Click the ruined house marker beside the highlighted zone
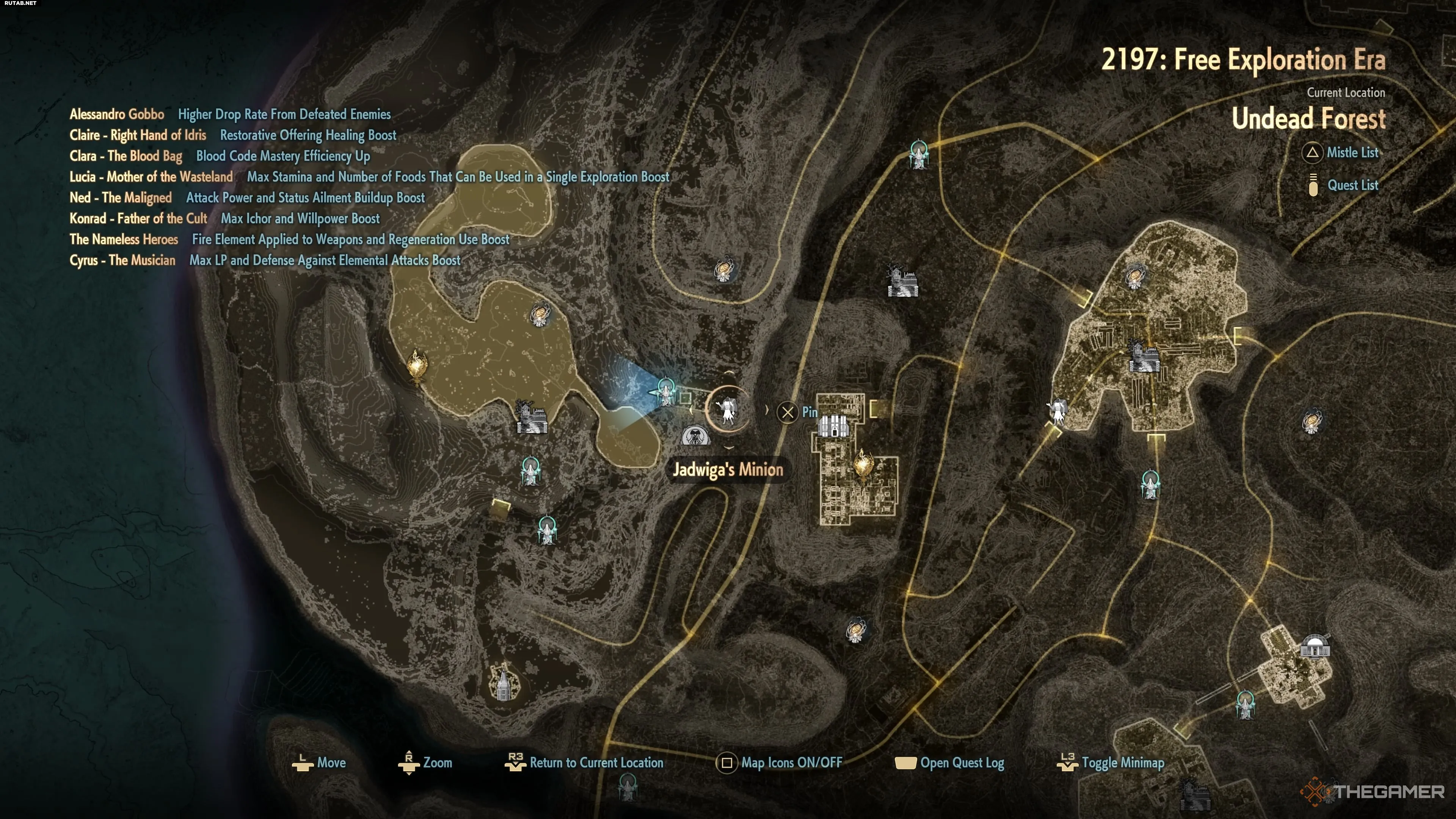The height and width of the screenshot is (819, 1456). point(531,418)
